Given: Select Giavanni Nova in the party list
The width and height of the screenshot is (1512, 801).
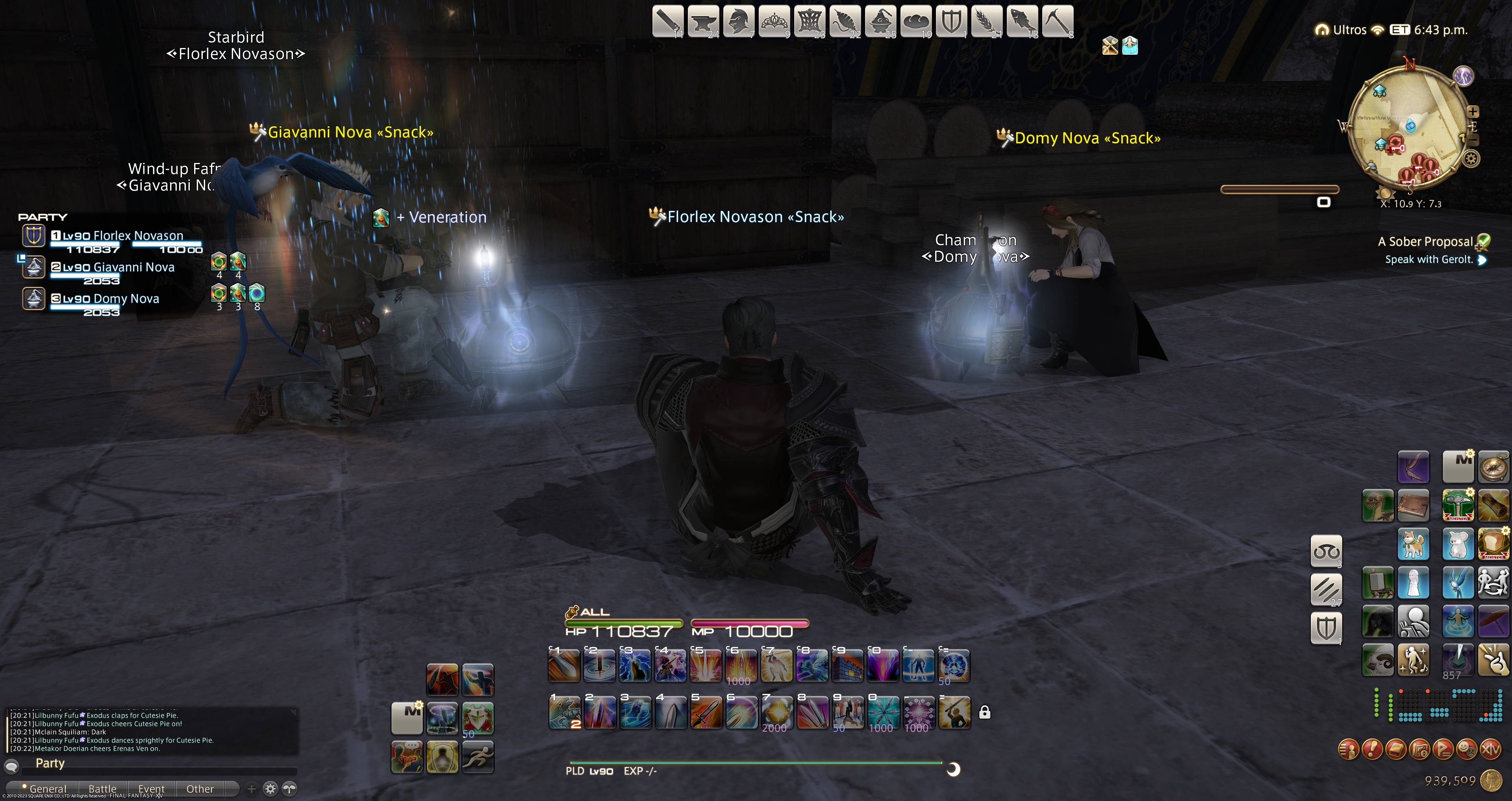Looking at the screenshot, I should (x=134, y=268).
